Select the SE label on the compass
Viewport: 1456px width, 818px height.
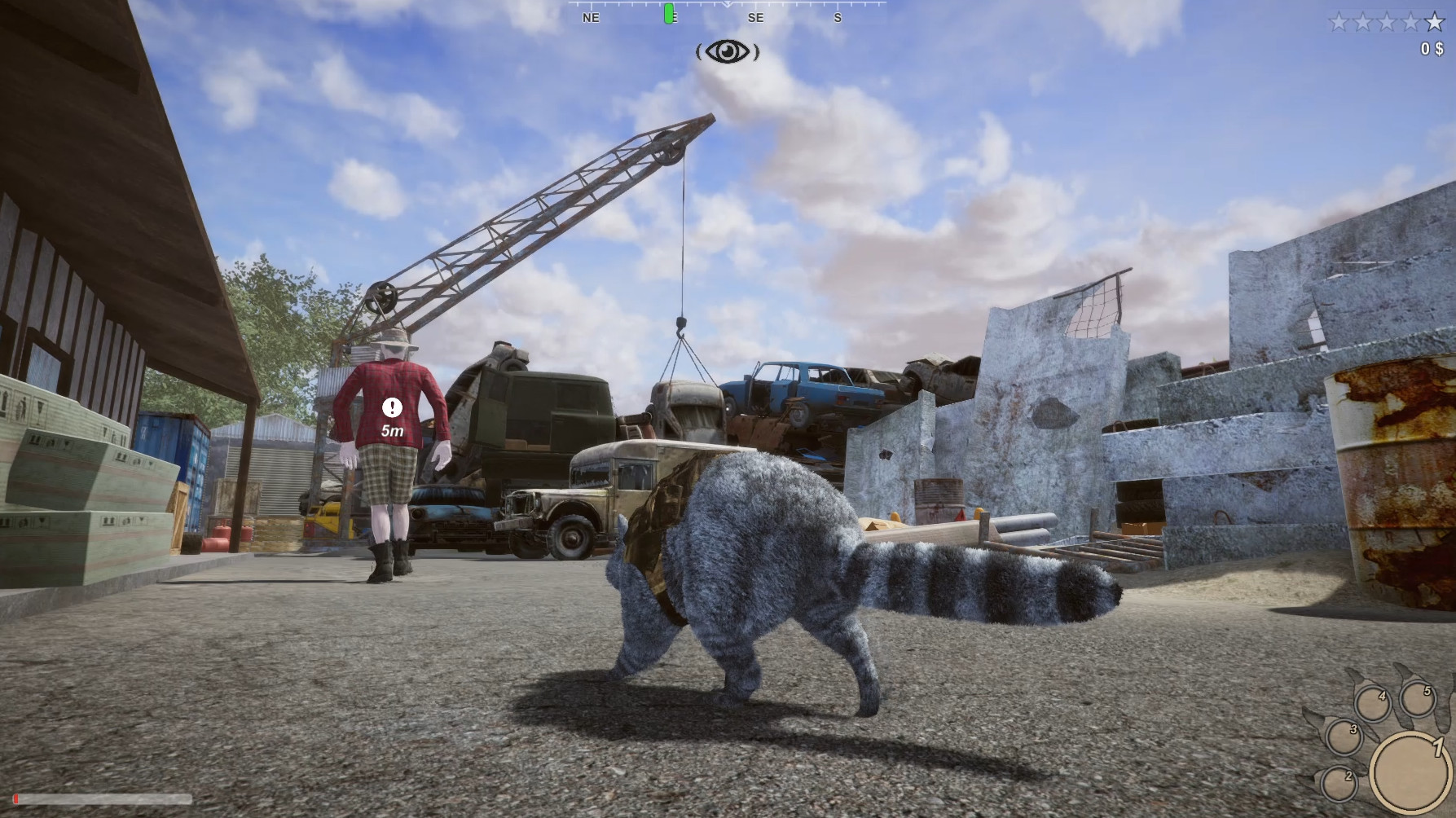[754, 17]
